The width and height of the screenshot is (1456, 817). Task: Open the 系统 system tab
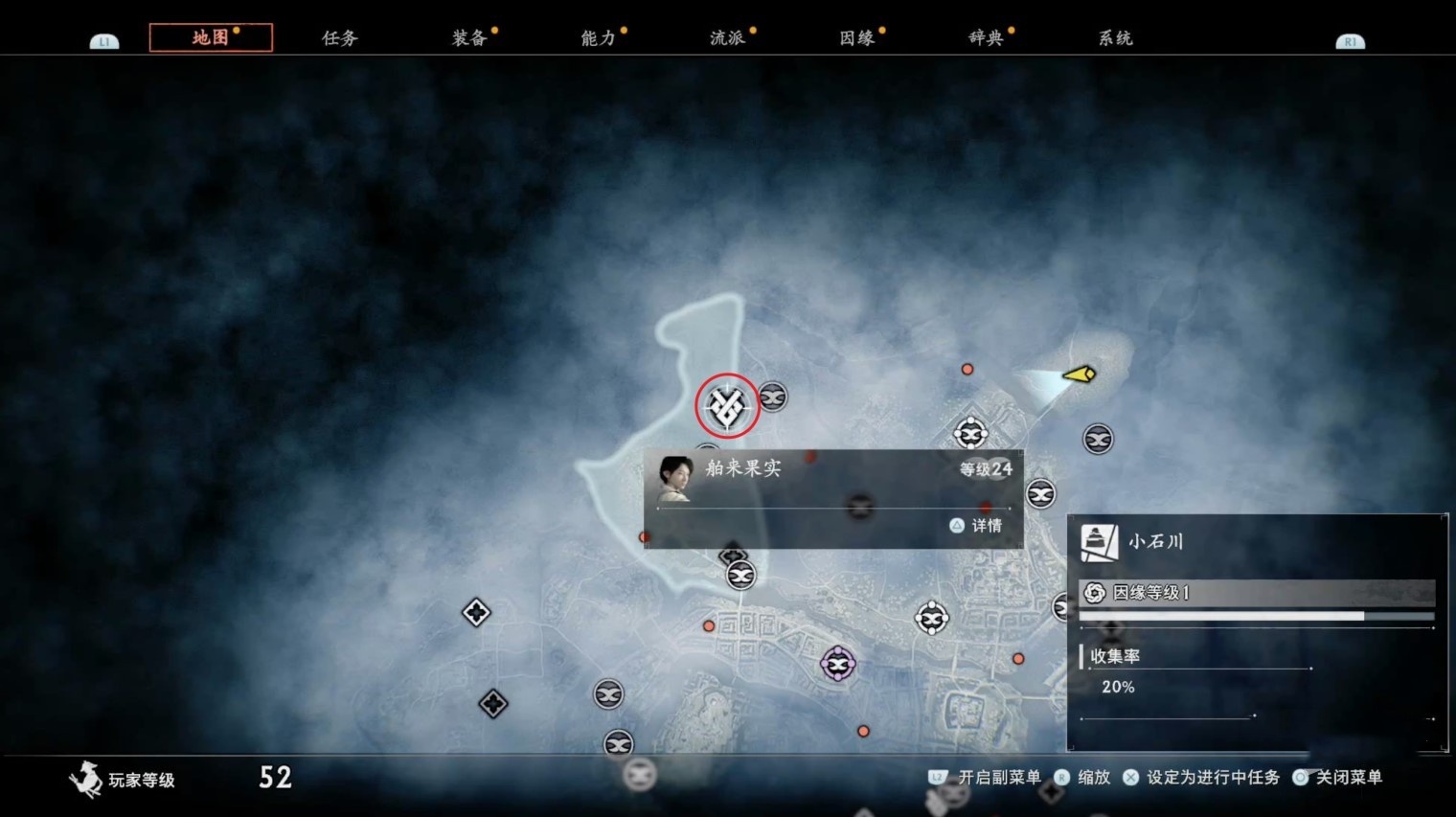(1116, 38)
